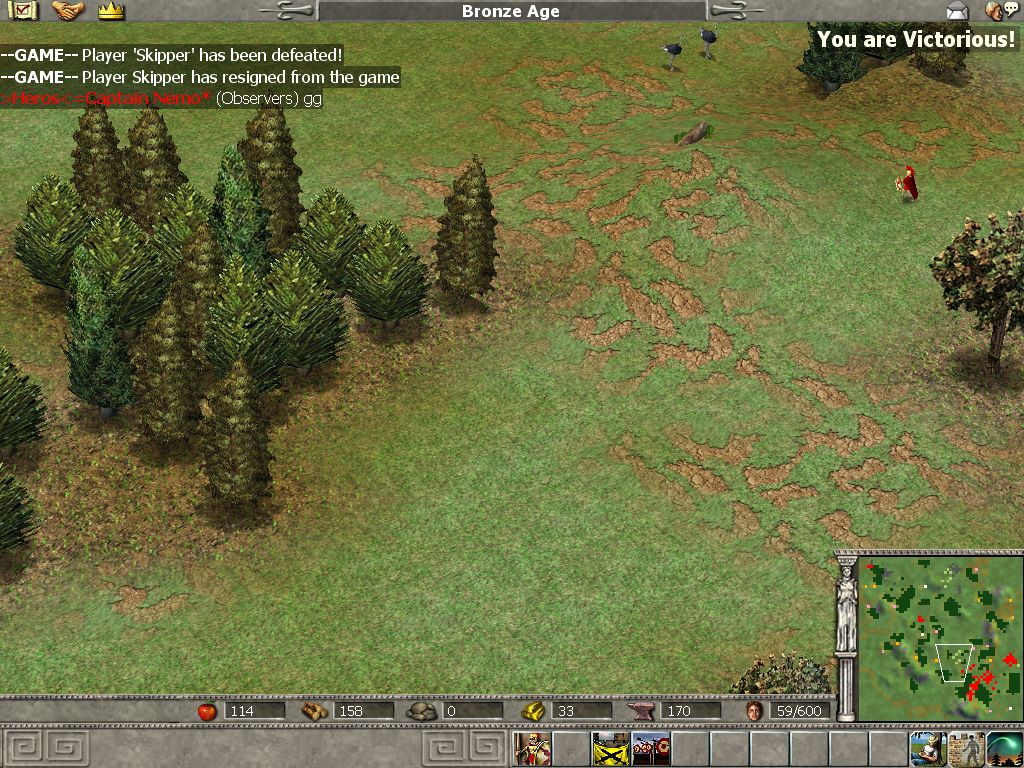Select the armored warrior unit button
Screen dimensions: 1024x768
pos(533,748)
